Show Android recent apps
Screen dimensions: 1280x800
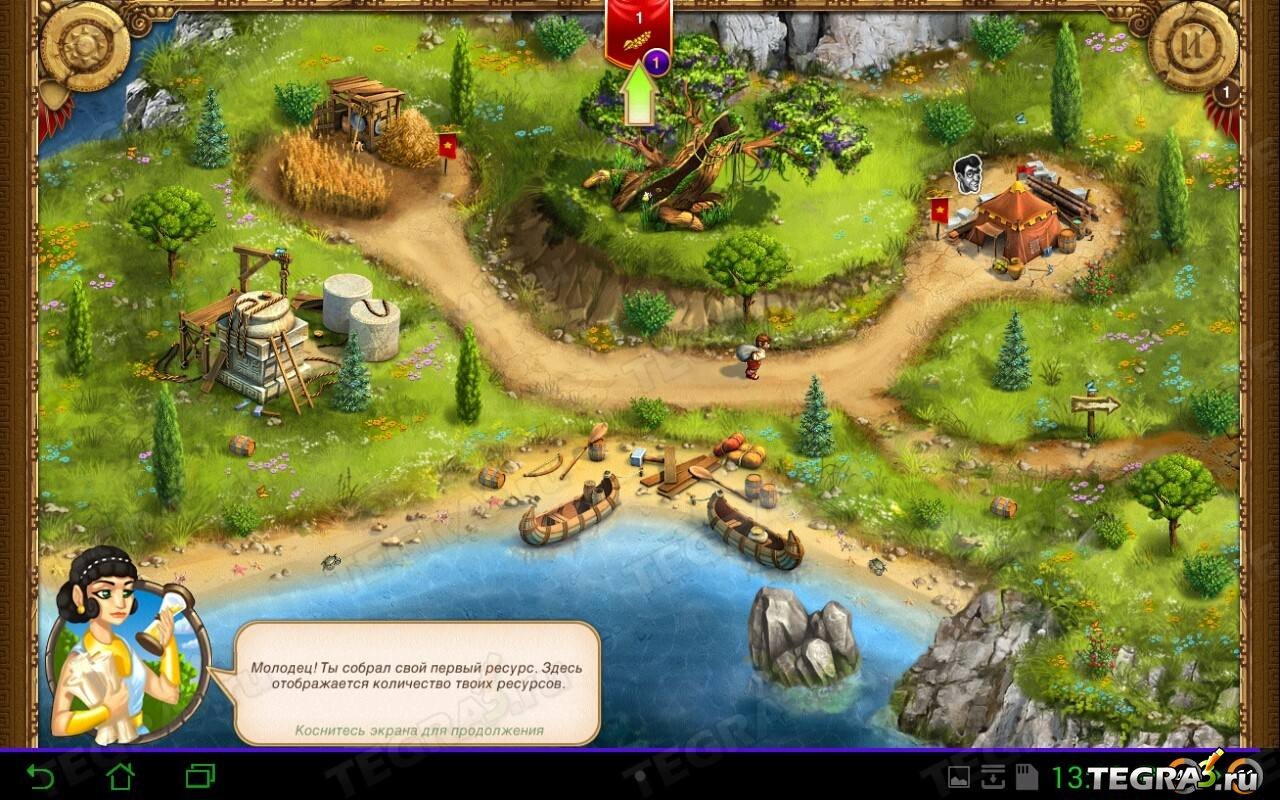200,775
